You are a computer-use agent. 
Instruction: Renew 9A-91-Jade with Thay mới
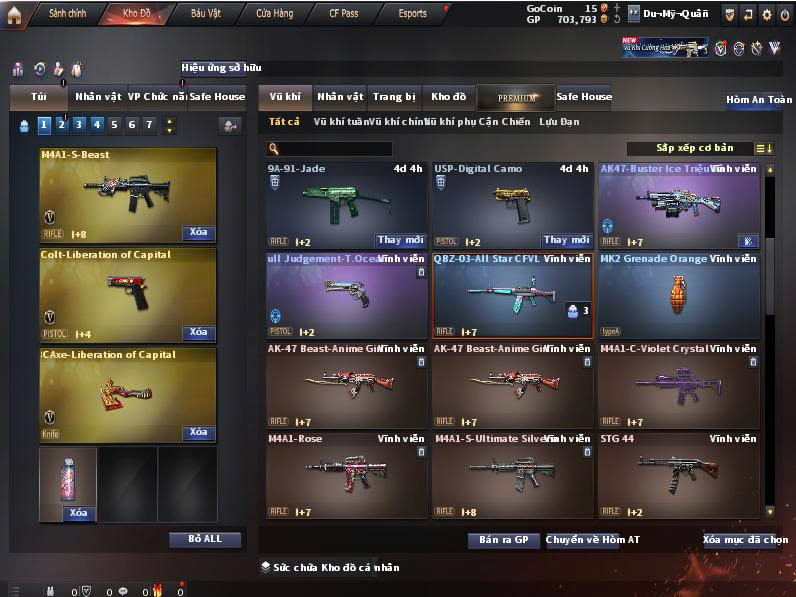(401, 240)
